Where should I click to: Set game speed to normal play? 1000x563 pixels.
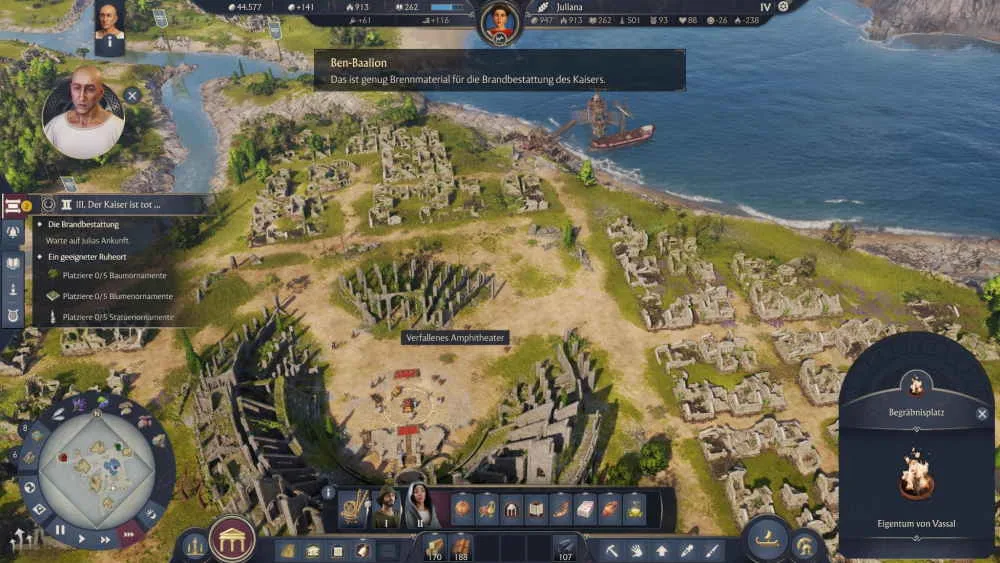click(82, 538)
